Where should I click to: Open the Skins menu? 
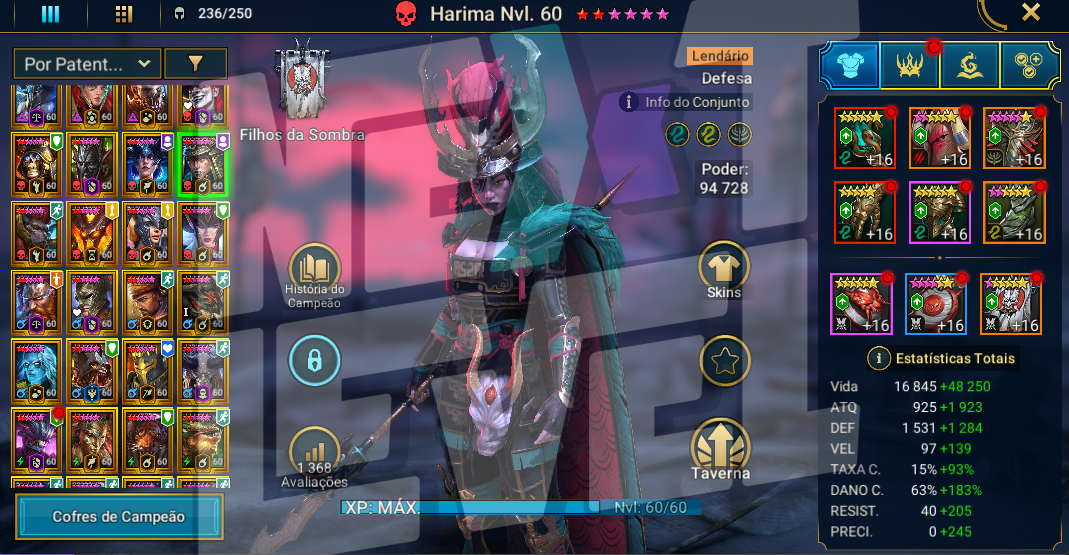click(724, 270)
